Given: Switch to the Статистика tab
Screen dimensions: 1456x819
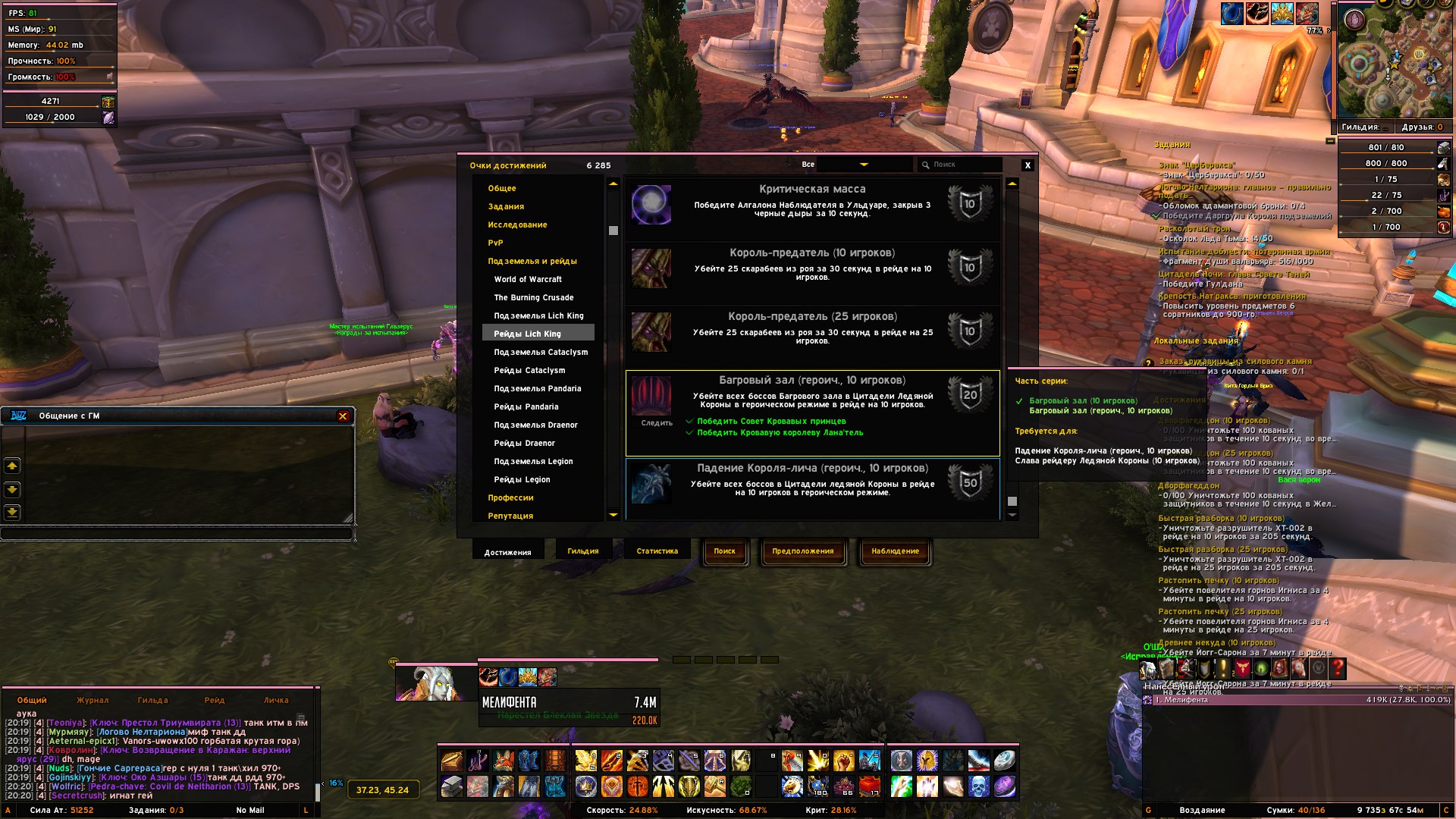Looking at the screenshot, I should click(657, 551).
